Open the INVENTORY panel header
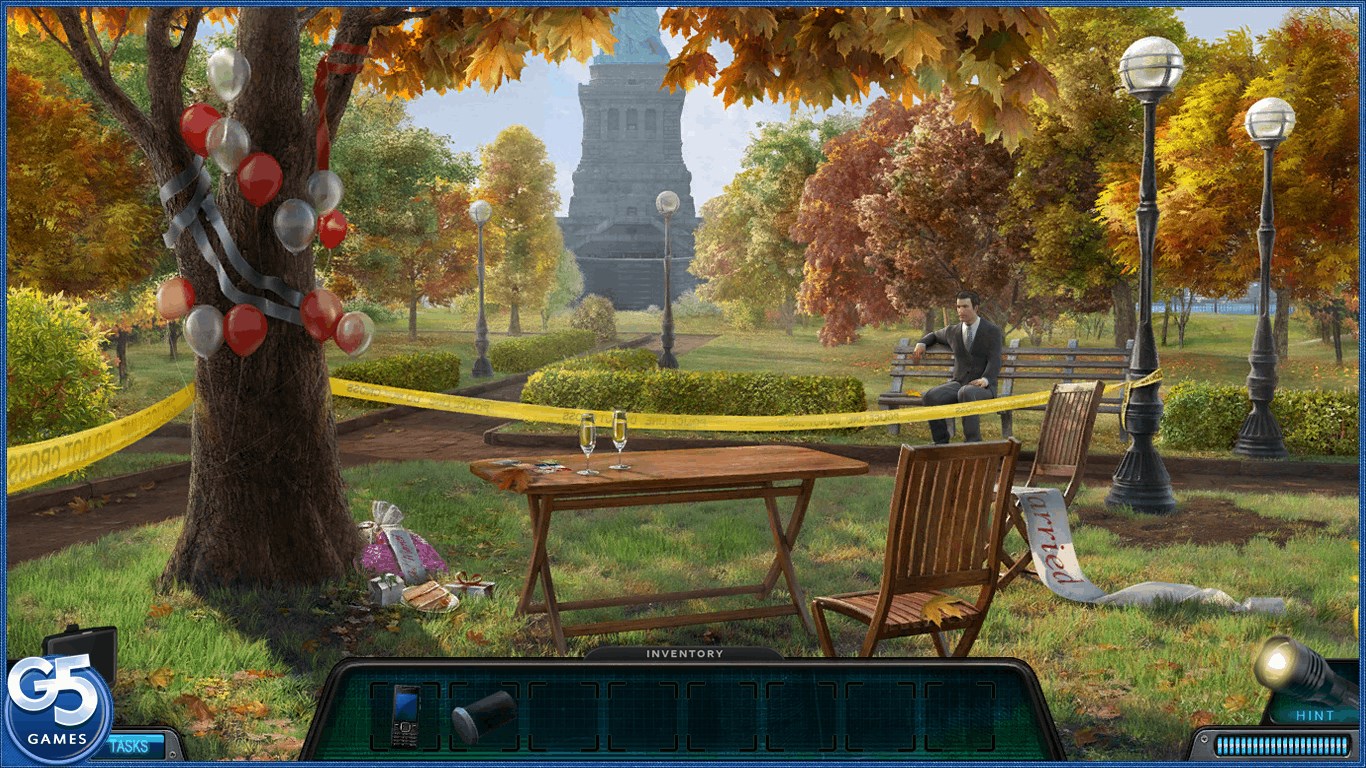Screen dimensions: 1366x768 pos(683,653)
